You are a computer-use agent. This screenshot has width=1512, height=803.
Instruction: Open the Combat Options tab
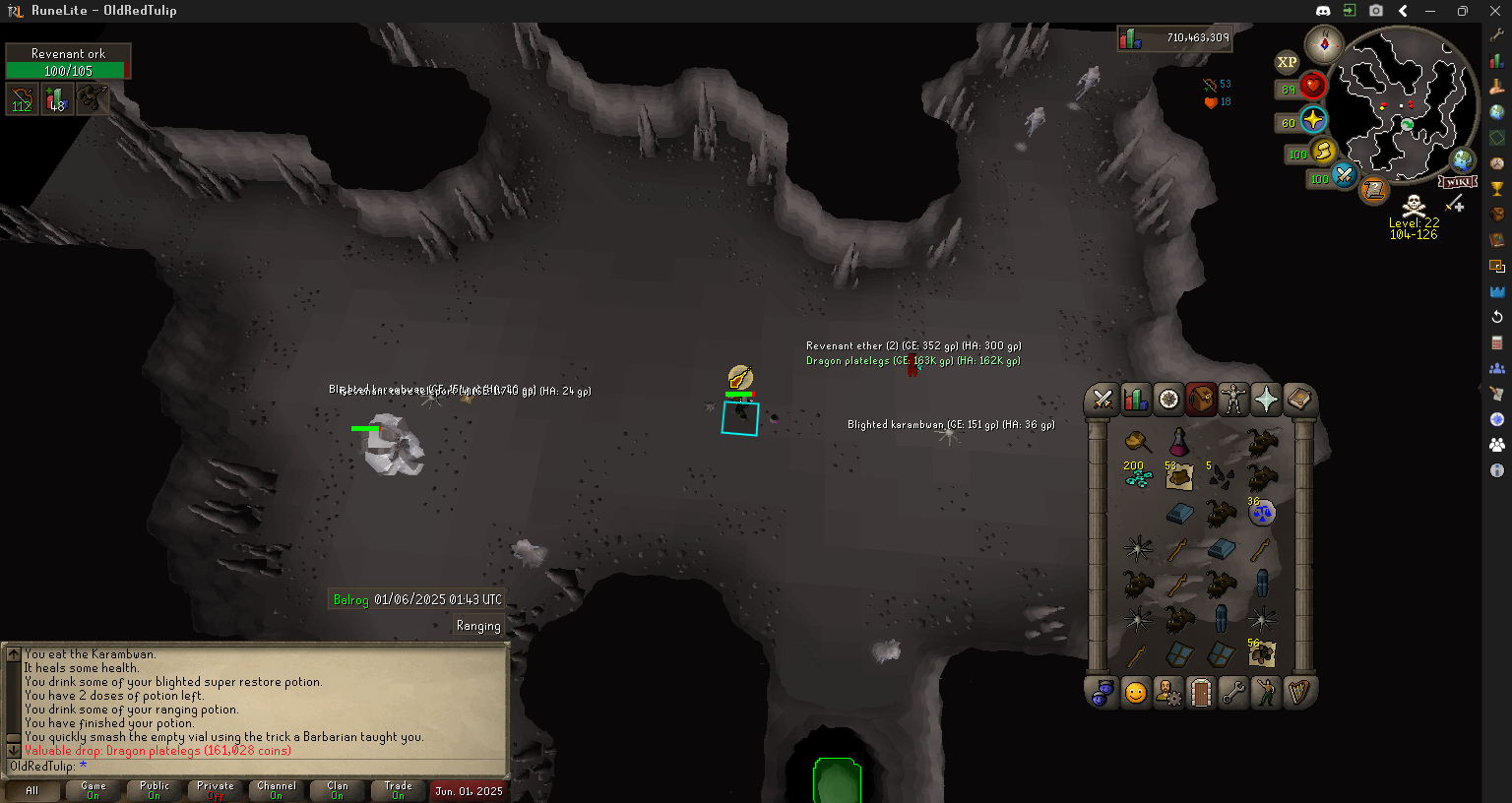(x=1102, y=399)
